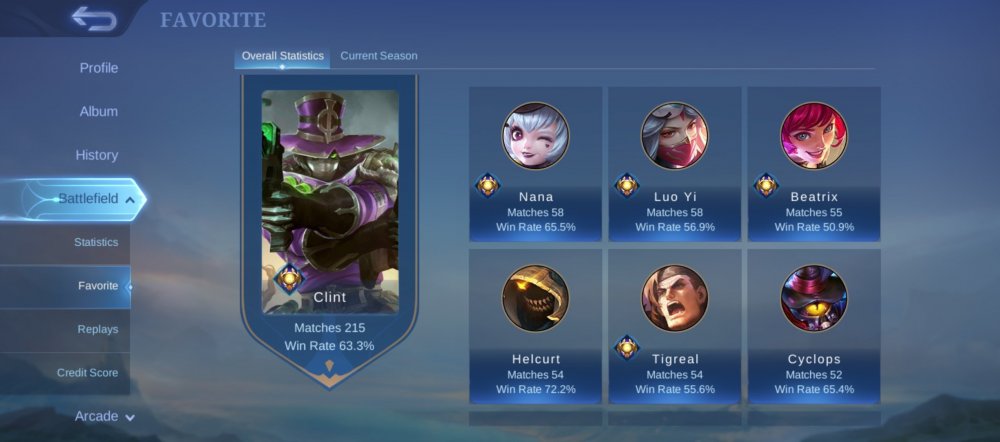This screenshot has width=1000, height=442.
Task: Pick the Helcurt hero card
Action: 535,326
